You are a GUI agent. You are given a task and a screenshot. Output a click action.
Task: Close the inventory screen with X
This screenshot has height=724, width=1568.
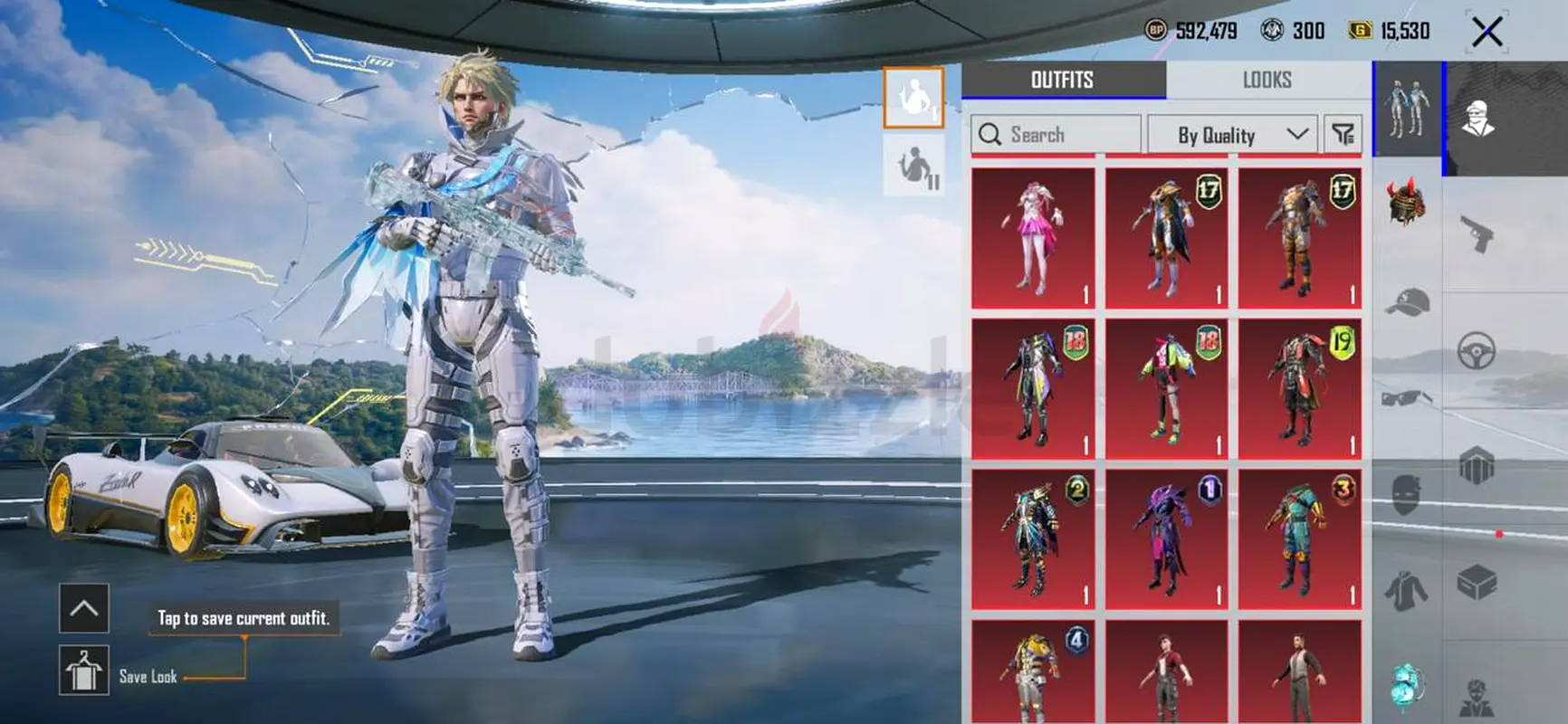tap(1487, 33)
